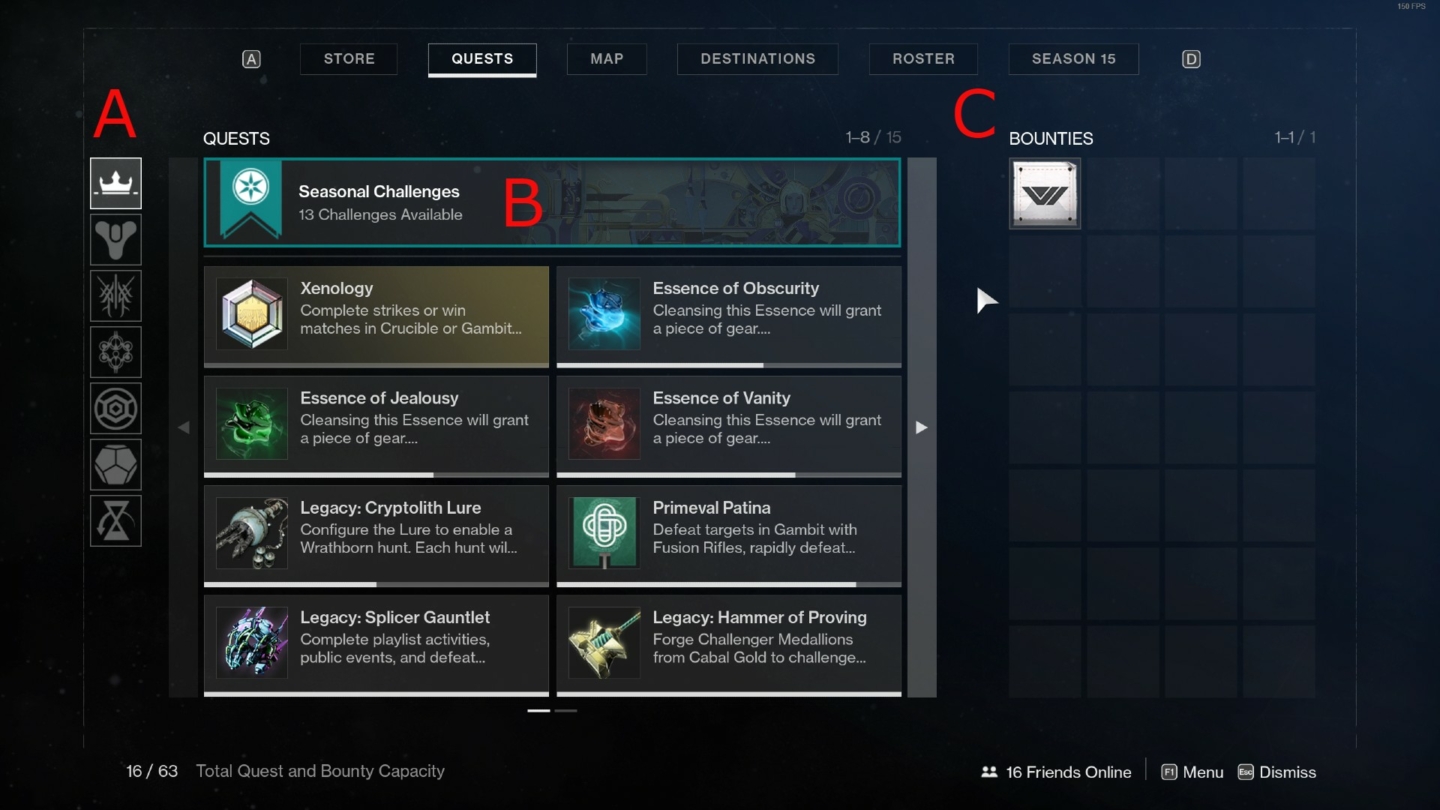Viewport: 1440px width, 810px height.
Task: Open the Seasonal Challenges banner
Action: pos(552,201)
